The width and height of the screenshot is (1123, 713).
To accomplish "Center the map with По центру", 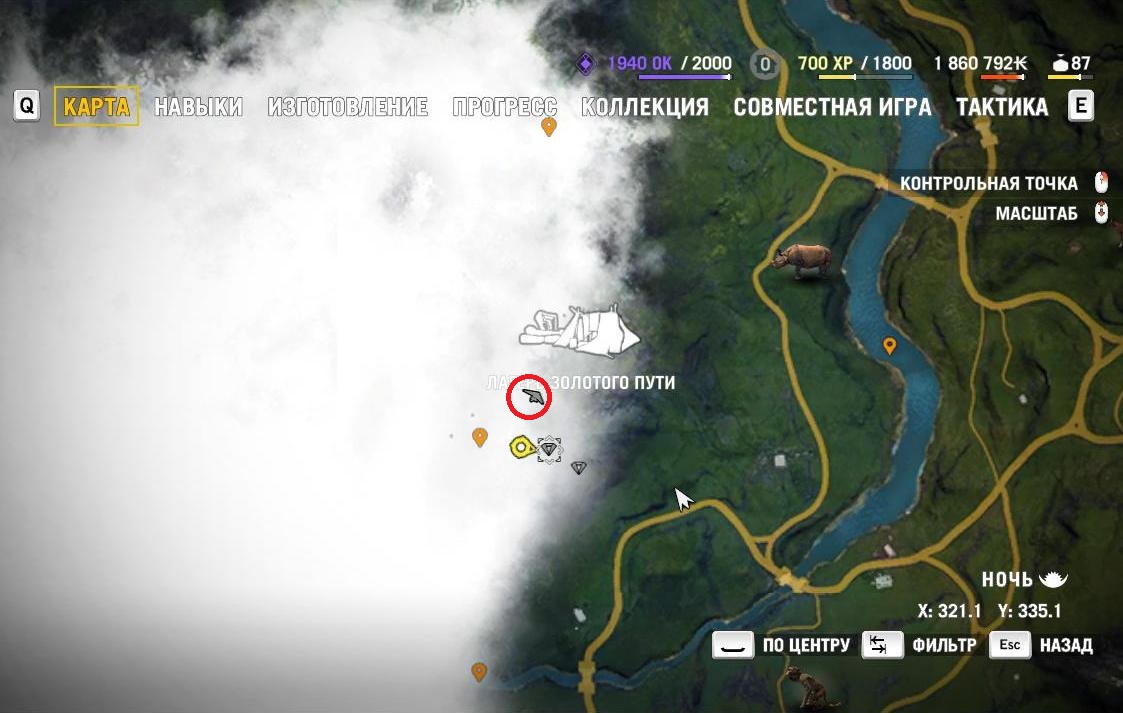I will pyautogui.click(x=733, y=645).
